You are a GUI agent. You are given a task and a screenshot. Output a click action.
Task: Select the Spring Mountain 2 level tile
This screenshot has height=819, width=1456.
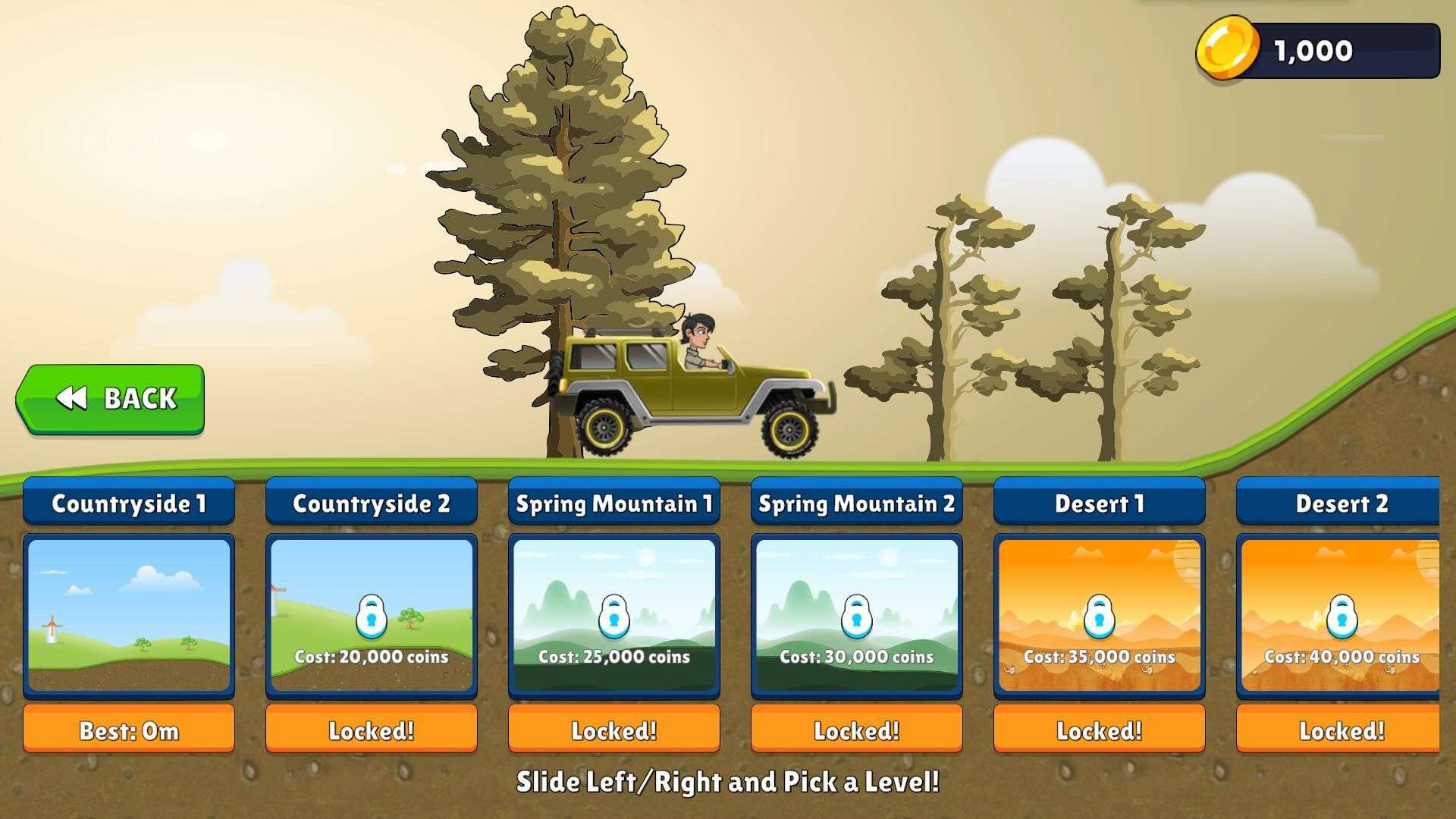857,615
